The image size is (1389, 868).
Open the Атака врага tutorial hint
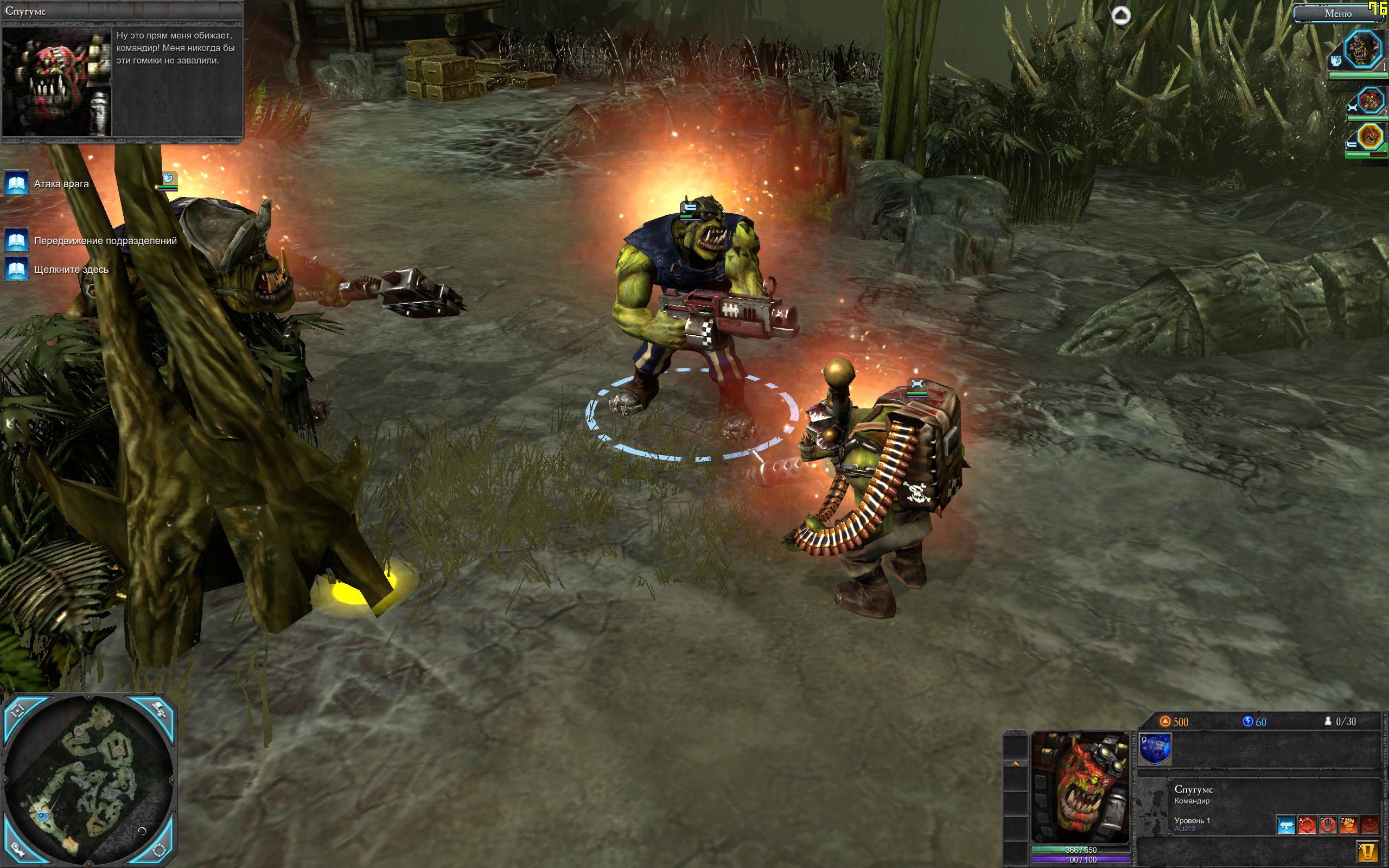coord(17,184)
